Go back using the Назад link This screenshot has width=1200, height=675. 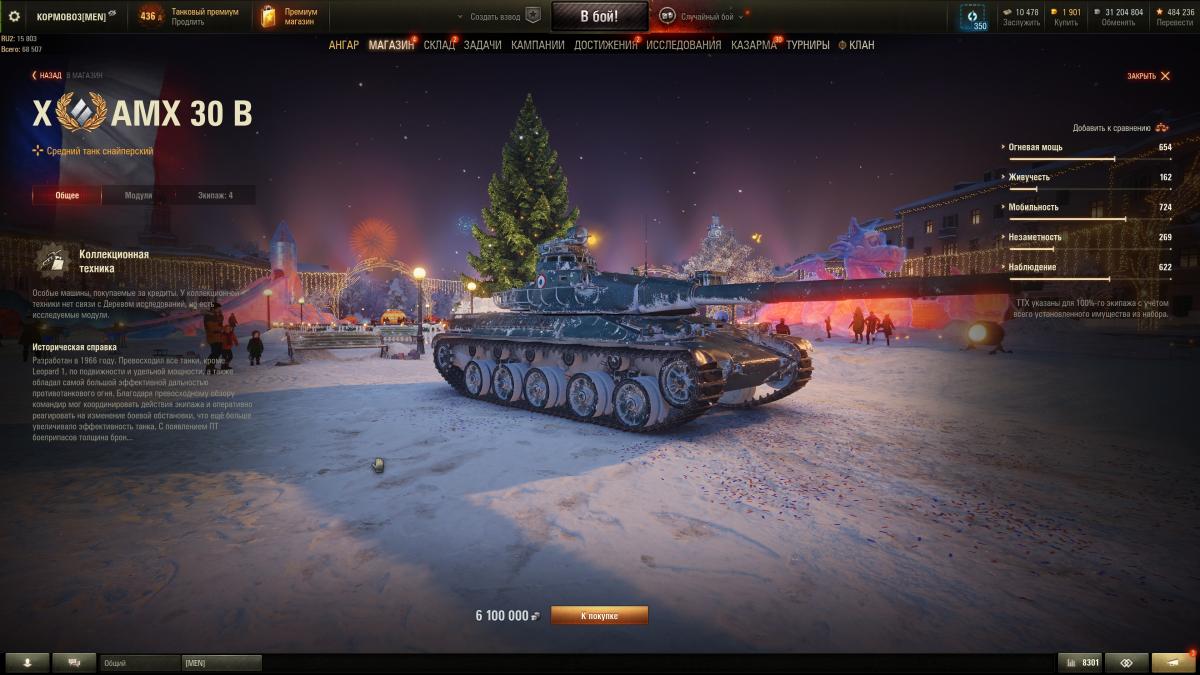(x=47, y=75)
